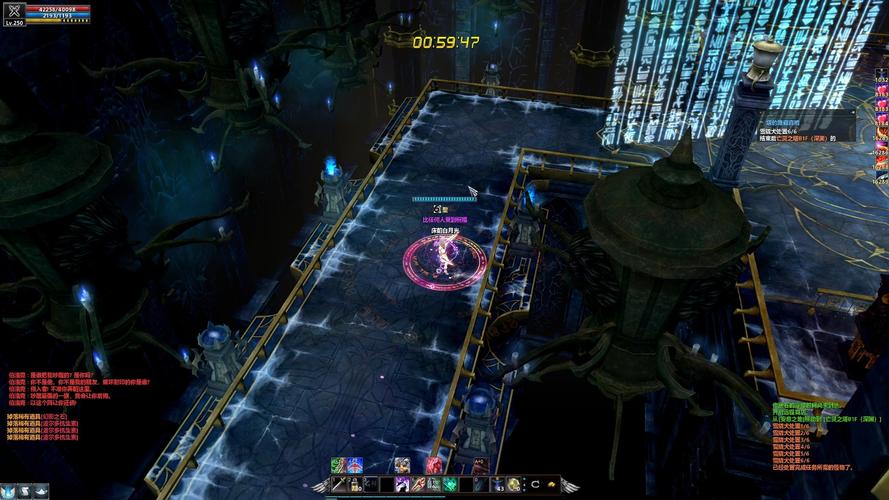
Task: Click the sword attack hotbar slot
Action: (340, 484)
